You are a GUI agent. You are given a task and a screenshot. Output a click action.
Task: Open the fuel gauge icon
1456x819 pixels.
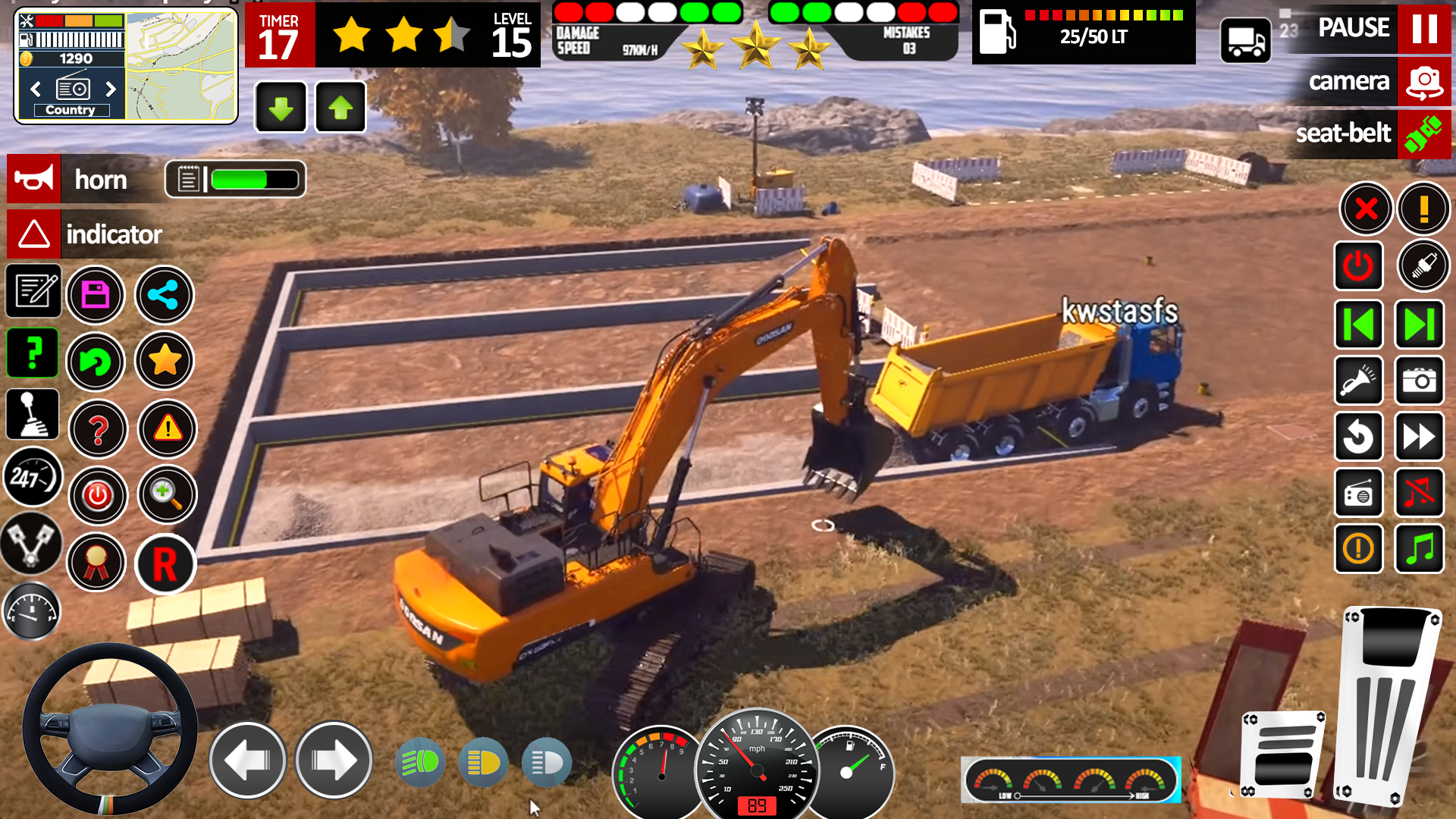click(32, 610)
